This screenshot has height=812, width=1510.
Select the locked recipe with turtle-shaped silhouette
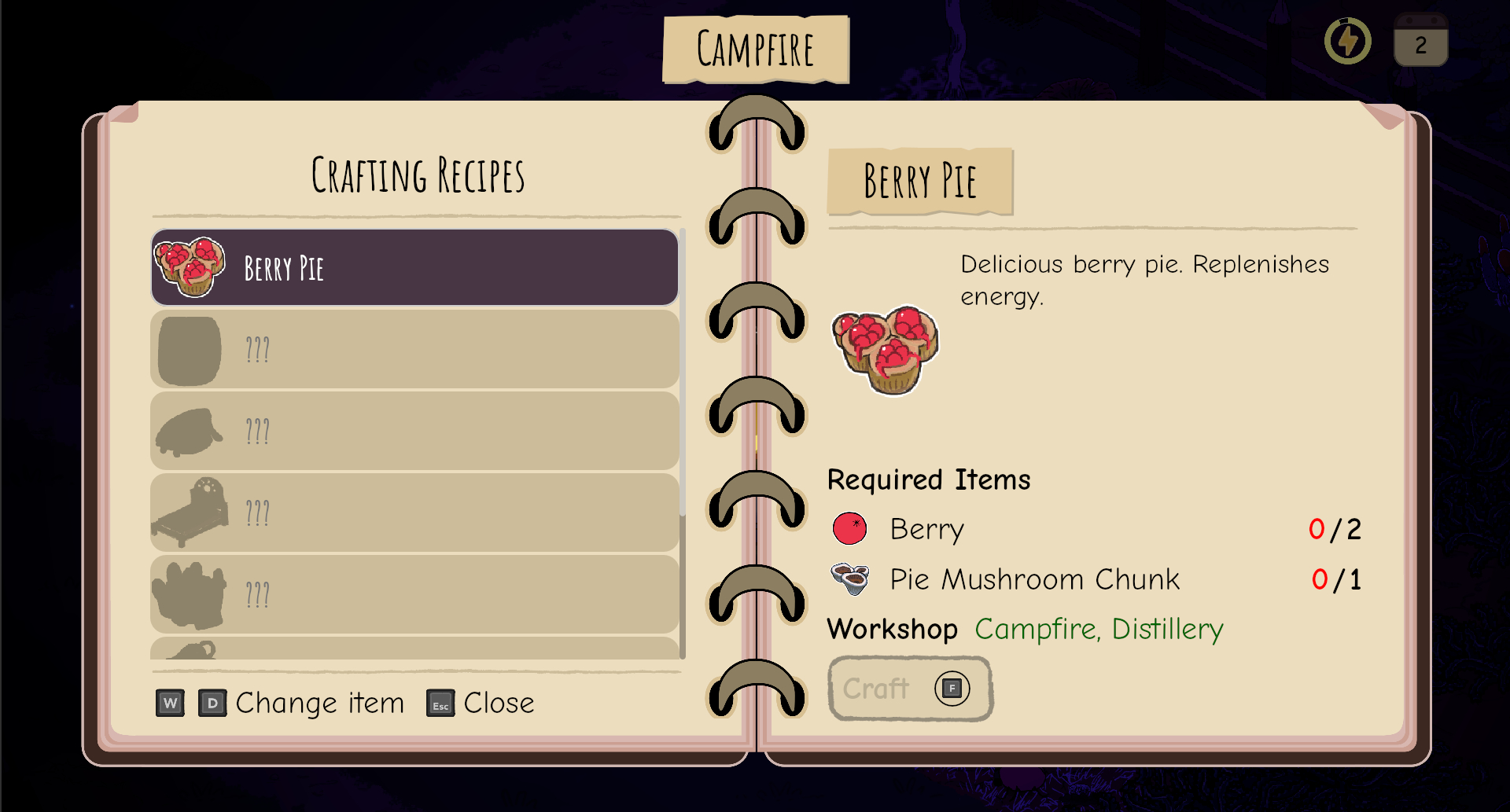click(414, 431)
